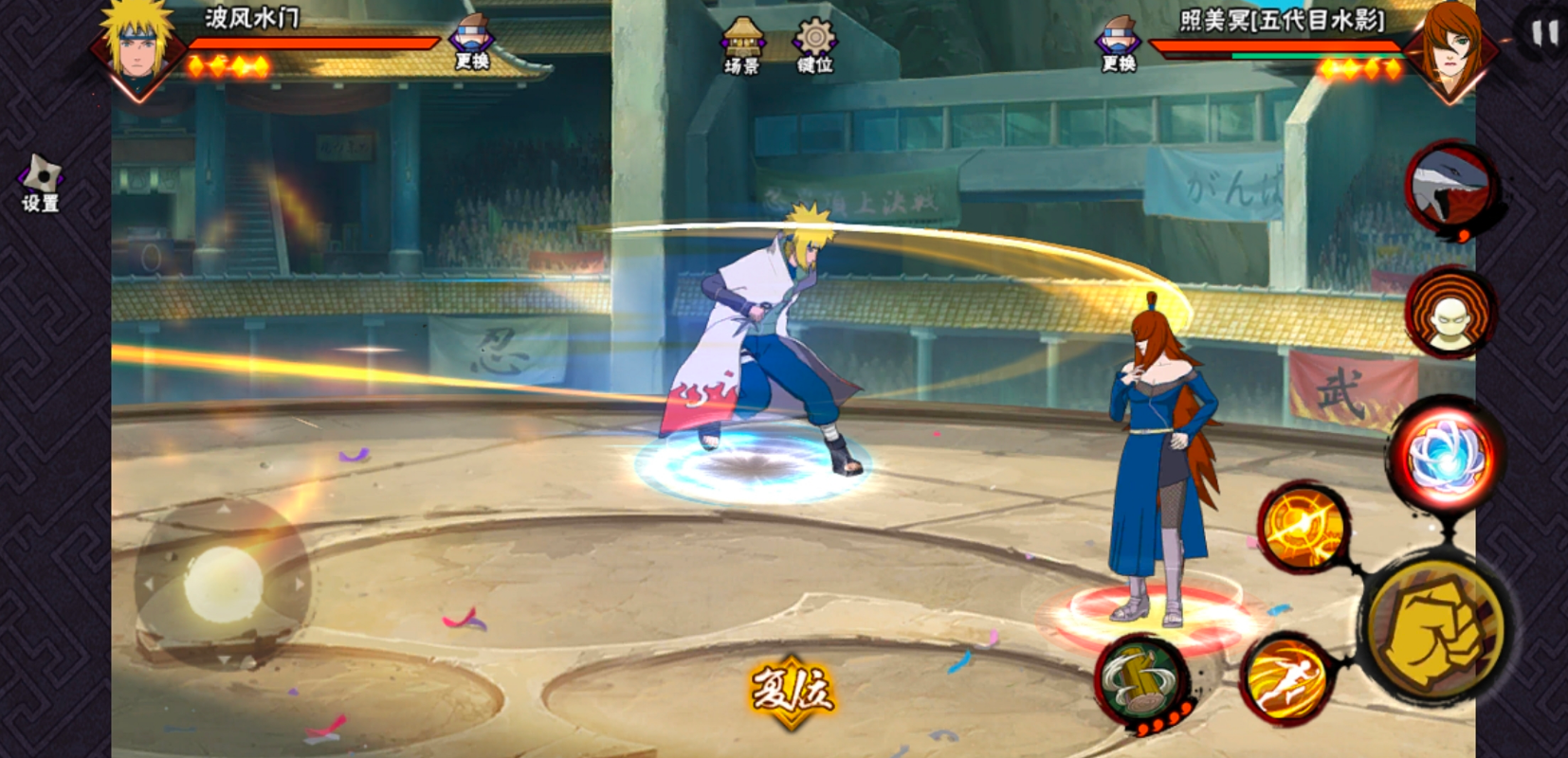1568x758 pixels.
Task: Open the 键位 key layout settings
Action: pyautogui.click(x=814, y=45)
